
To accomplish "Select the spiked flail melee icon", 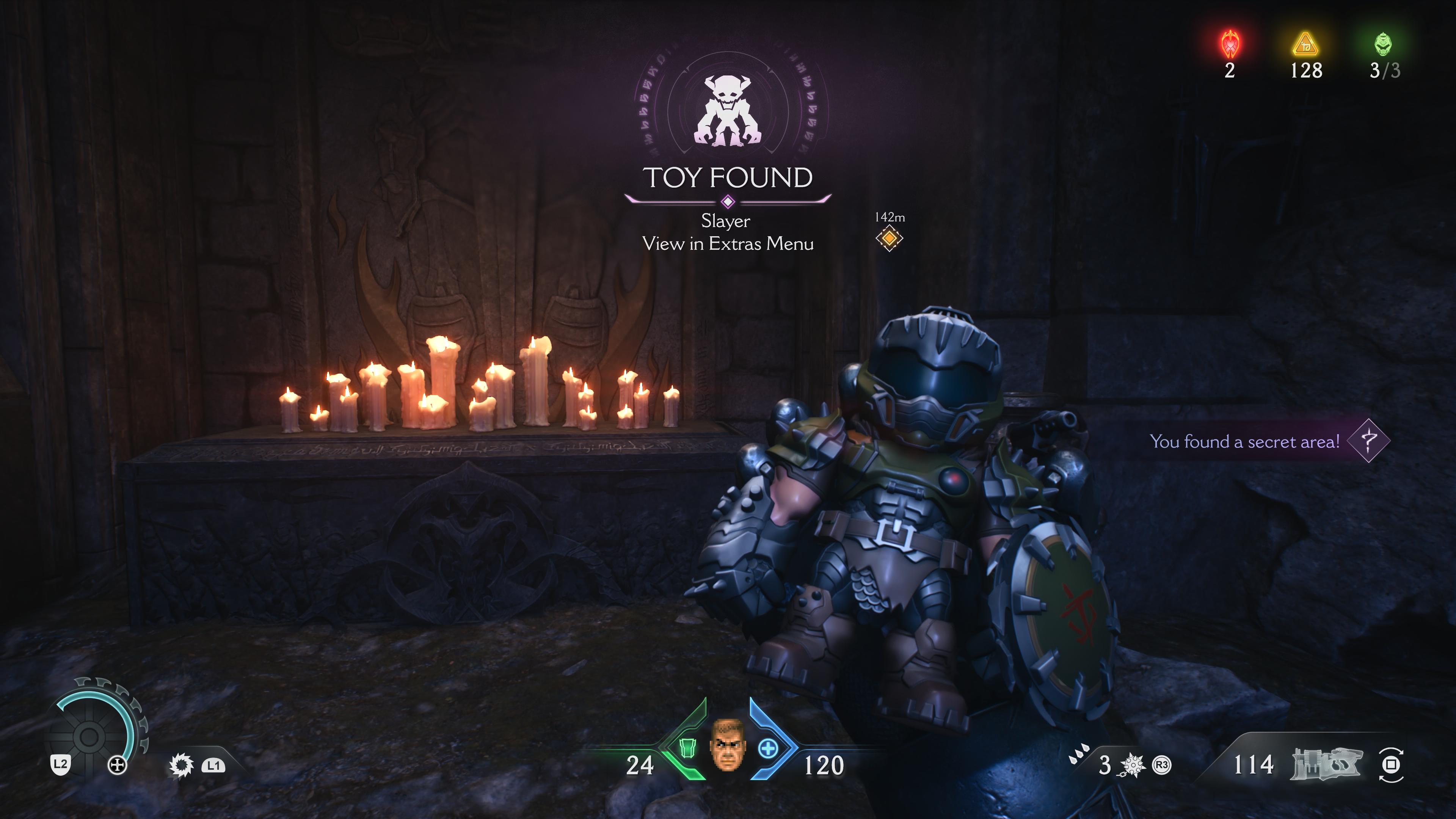I will click(x=1133, y=765).
